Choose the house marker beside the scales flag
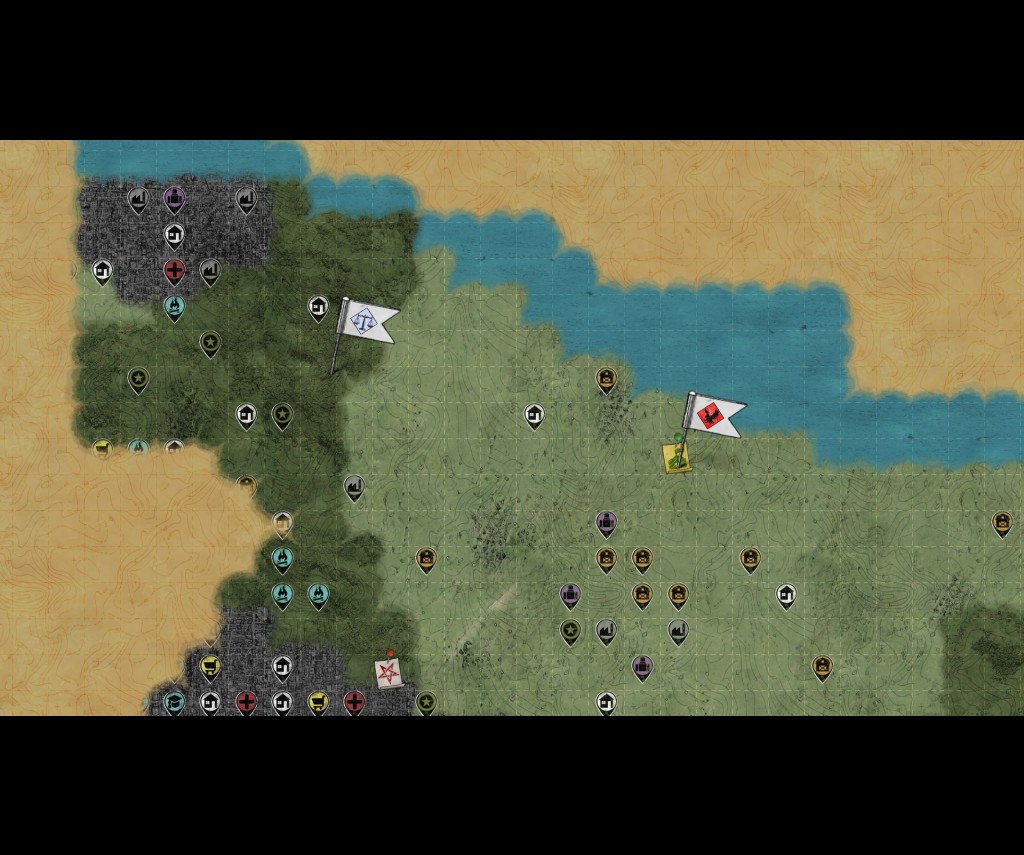This screenshot has width=1024, height=855. [x=318, y=307]
